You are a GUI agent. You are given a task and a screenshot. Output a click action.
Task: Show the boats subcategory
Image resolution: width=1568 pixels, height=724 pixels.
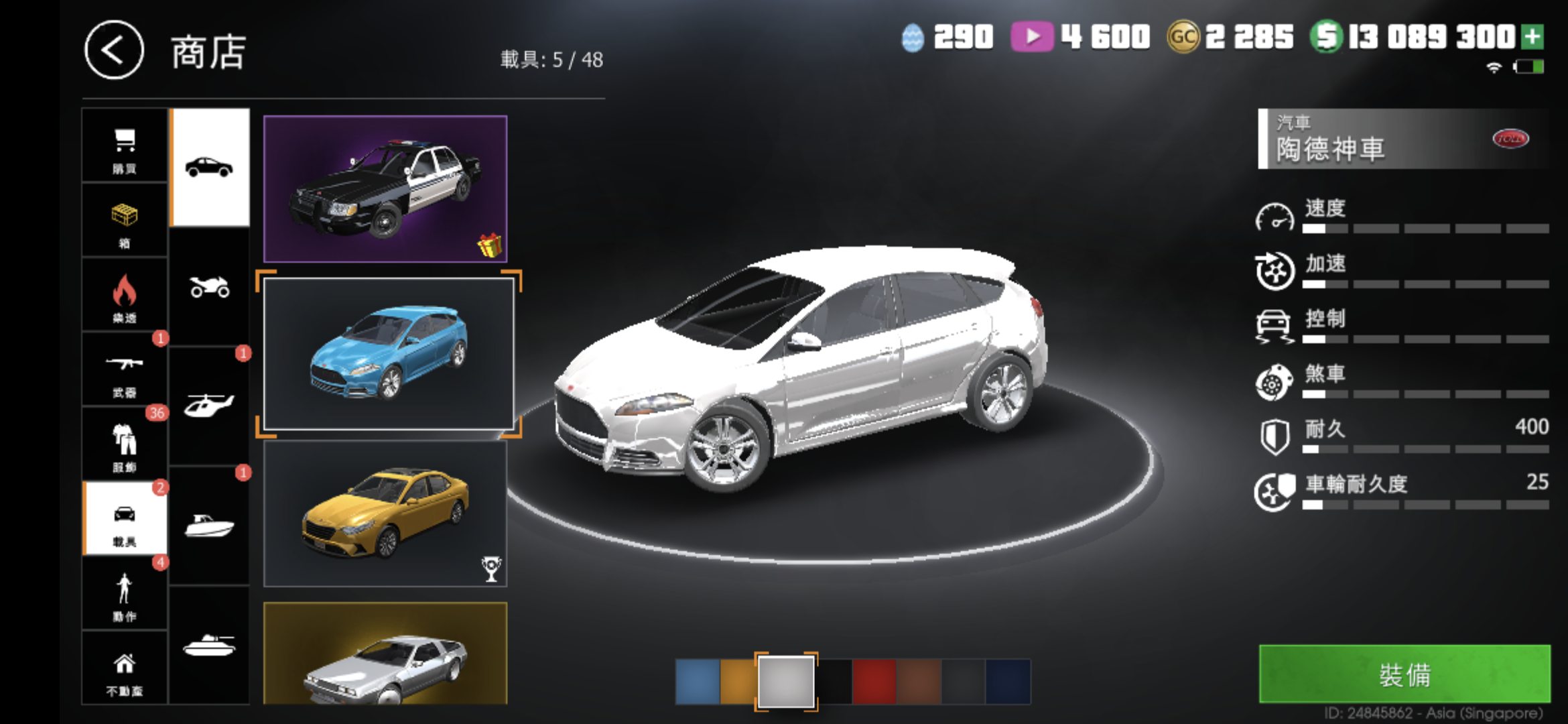point(209,526)
